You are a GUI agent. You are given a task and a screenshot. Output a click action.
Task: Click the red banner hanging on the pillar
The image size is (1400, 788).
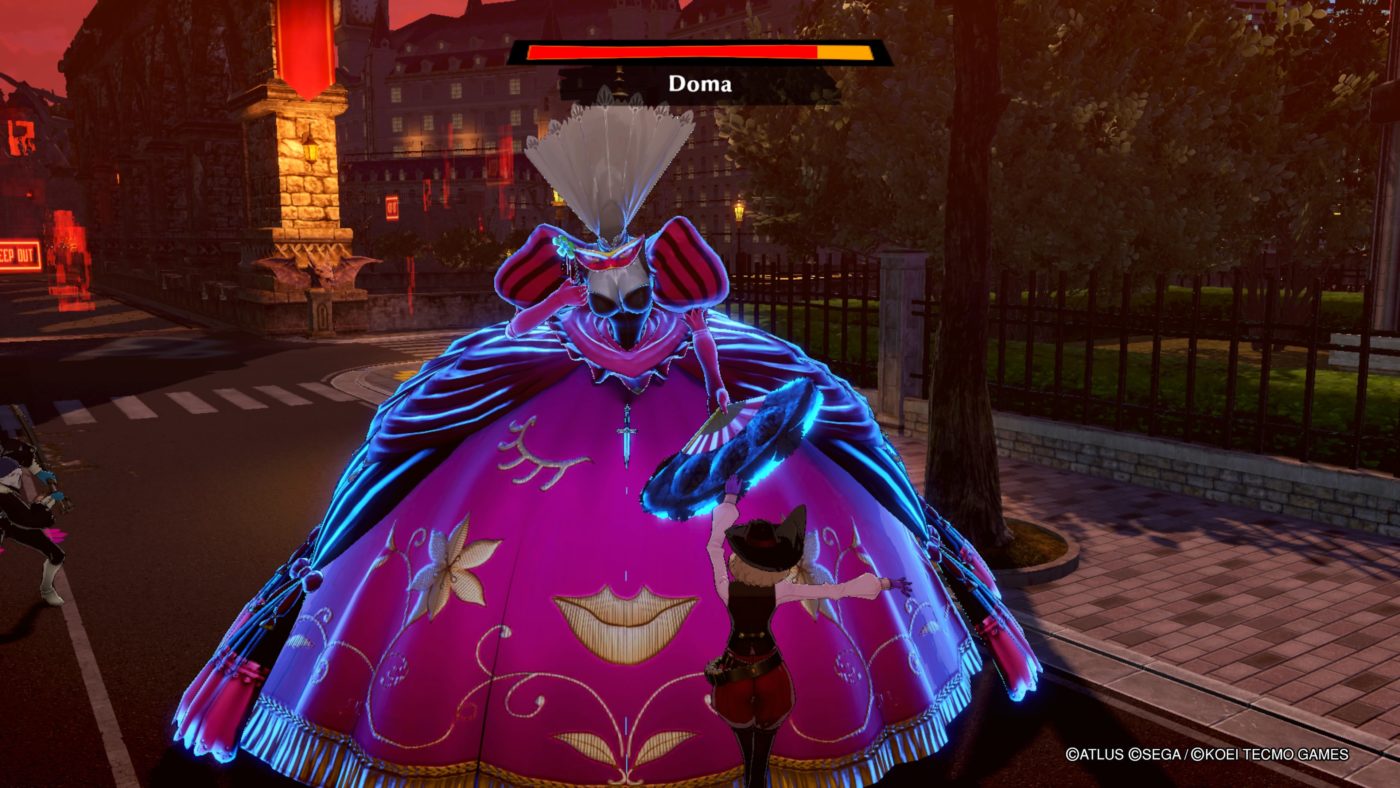[308, 47]
